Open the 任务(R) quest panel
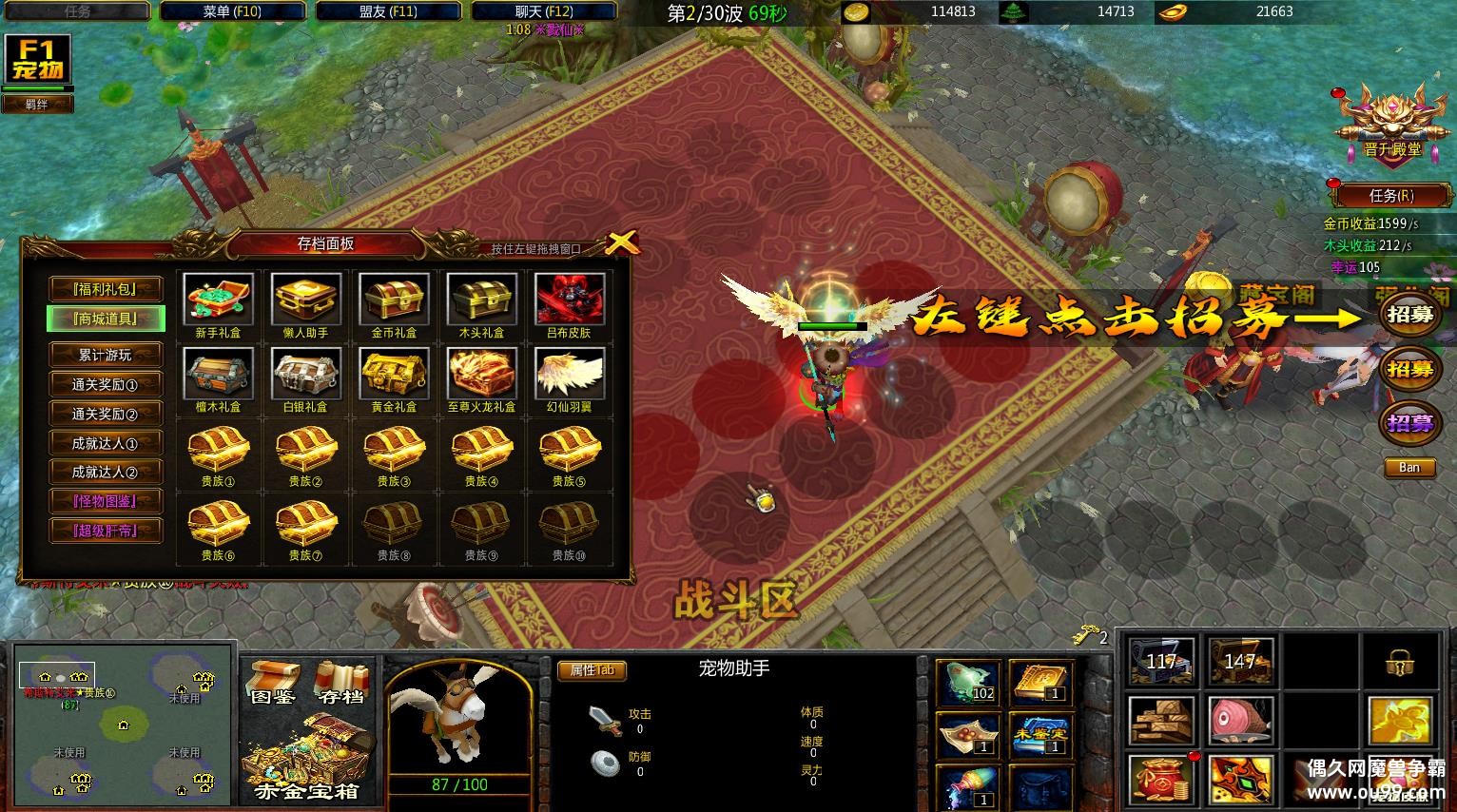Image resolution: width=1457 pixels, height=812 pixels. [1390, 196]
